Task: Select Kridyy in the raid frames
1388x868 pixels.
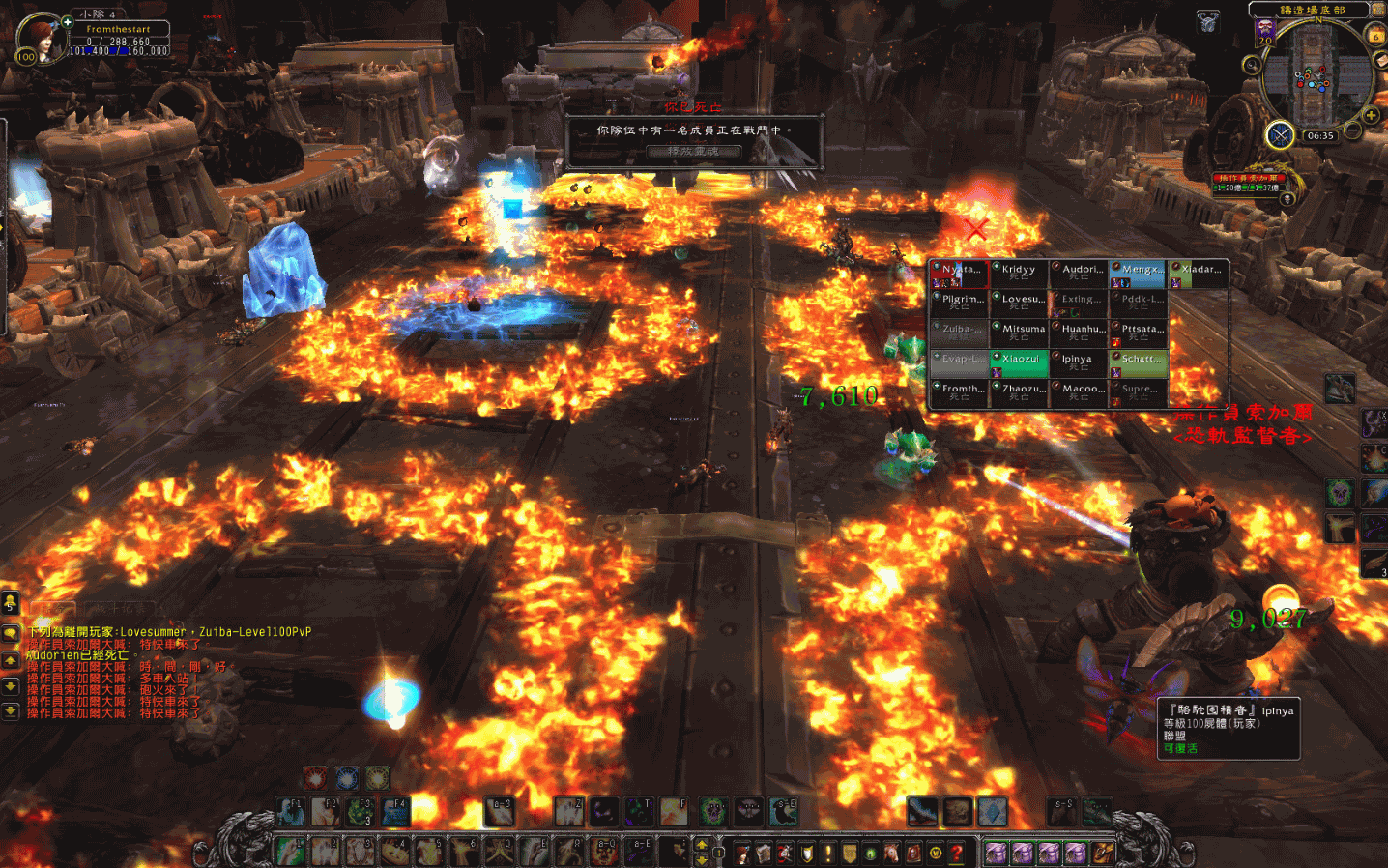Action: (x=1018, y=273)
